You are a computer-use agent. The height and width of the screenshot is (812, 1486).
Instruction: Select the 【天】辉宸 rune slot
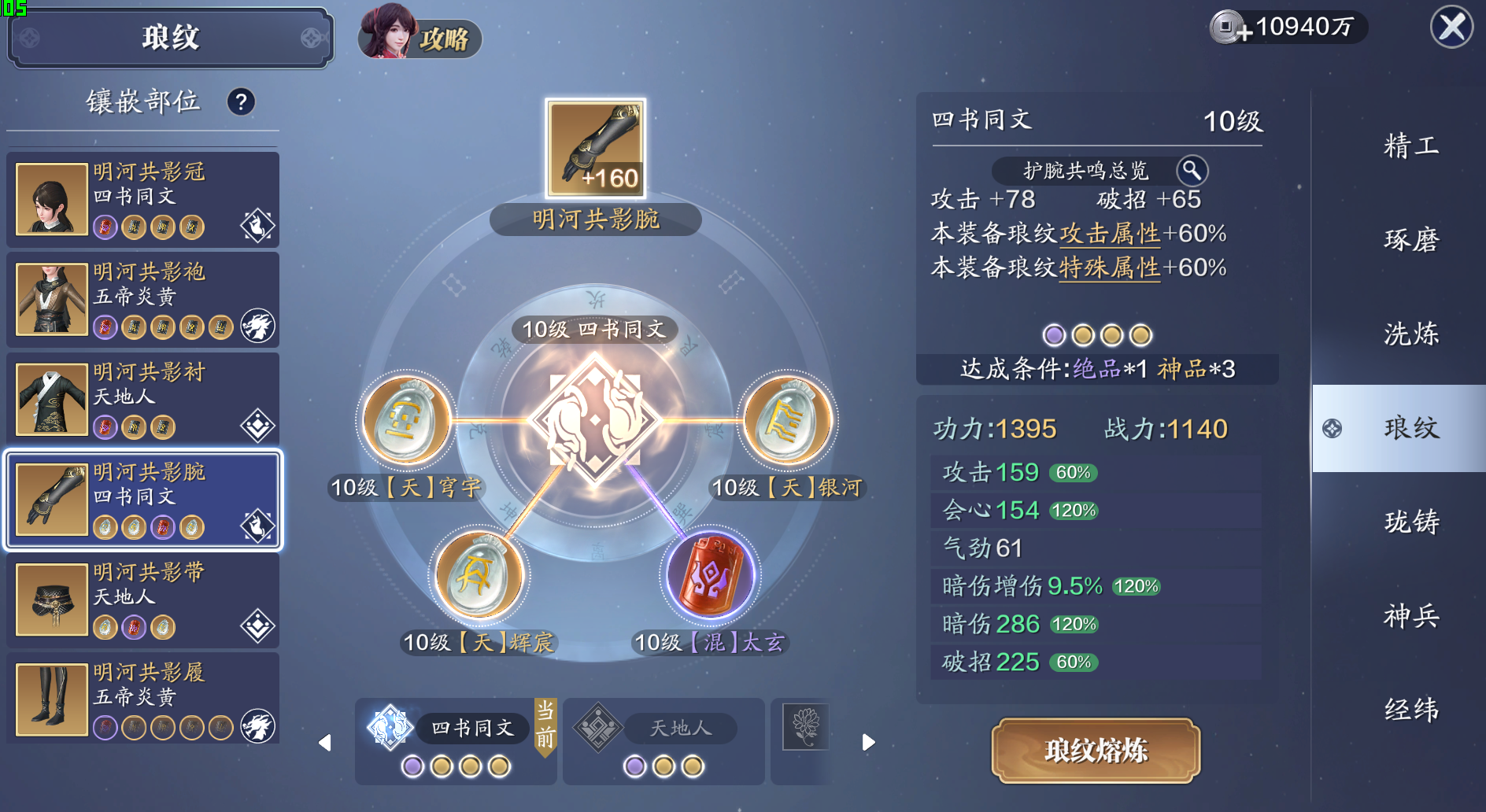coord(479,575)
